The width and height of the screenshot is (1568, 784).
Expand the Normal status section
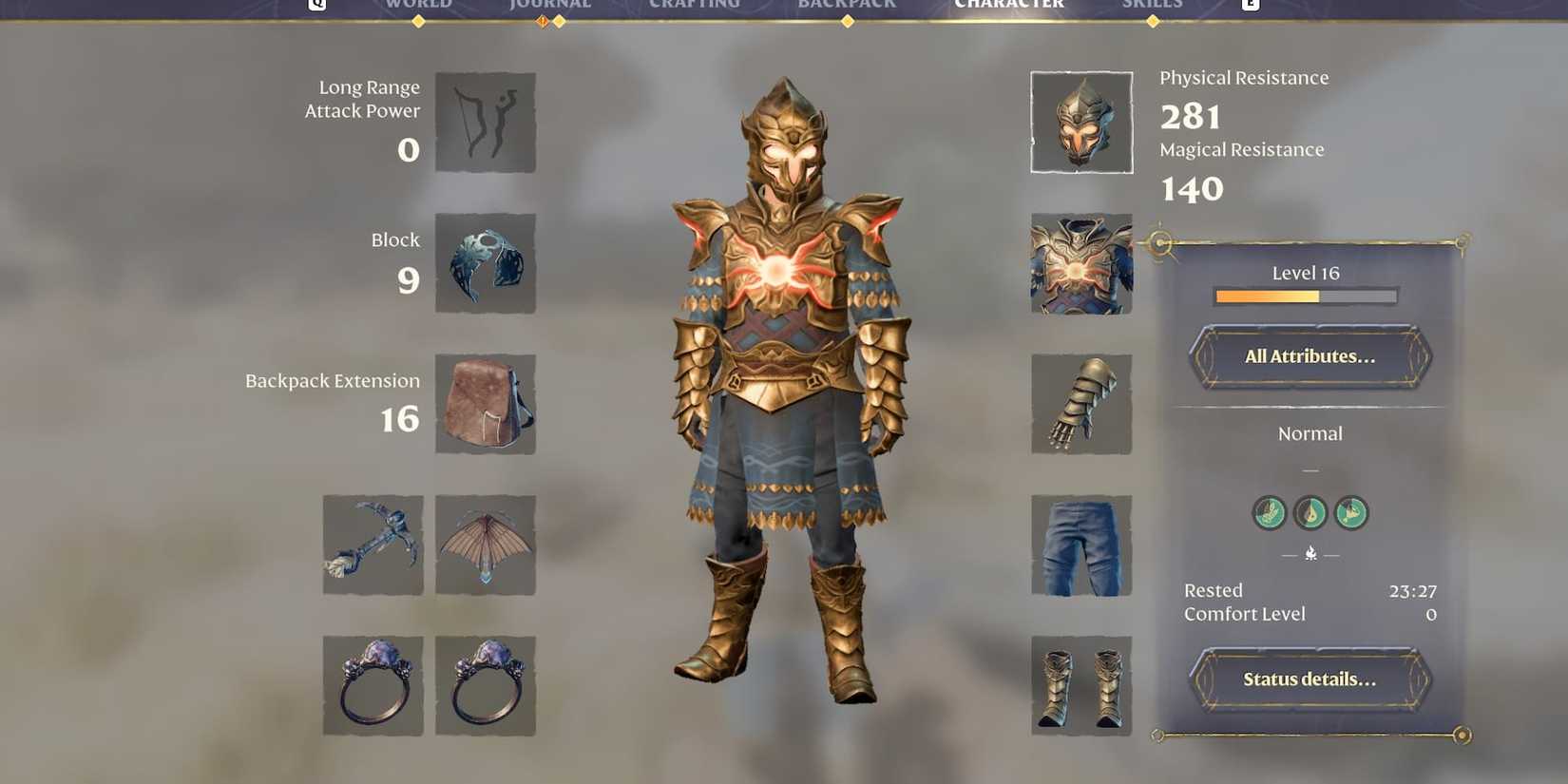pyautogui.click(x=1310, y=433)
